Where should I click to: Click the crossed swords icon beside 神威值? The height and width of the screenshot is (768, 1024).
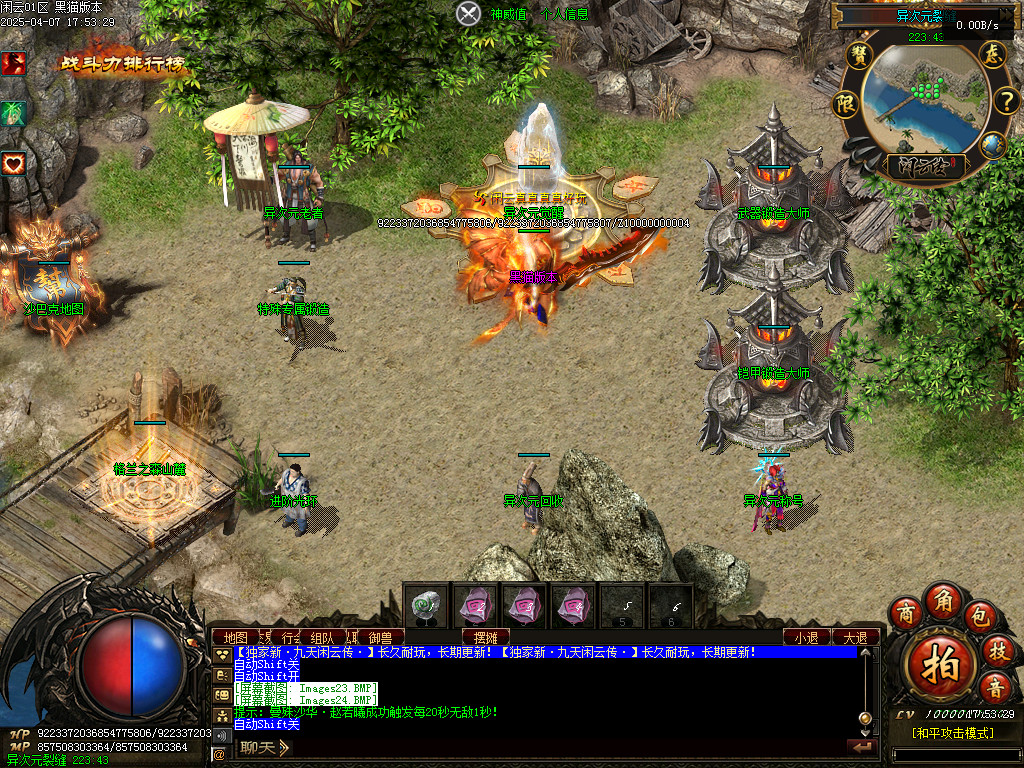click(x=469, y=14)
